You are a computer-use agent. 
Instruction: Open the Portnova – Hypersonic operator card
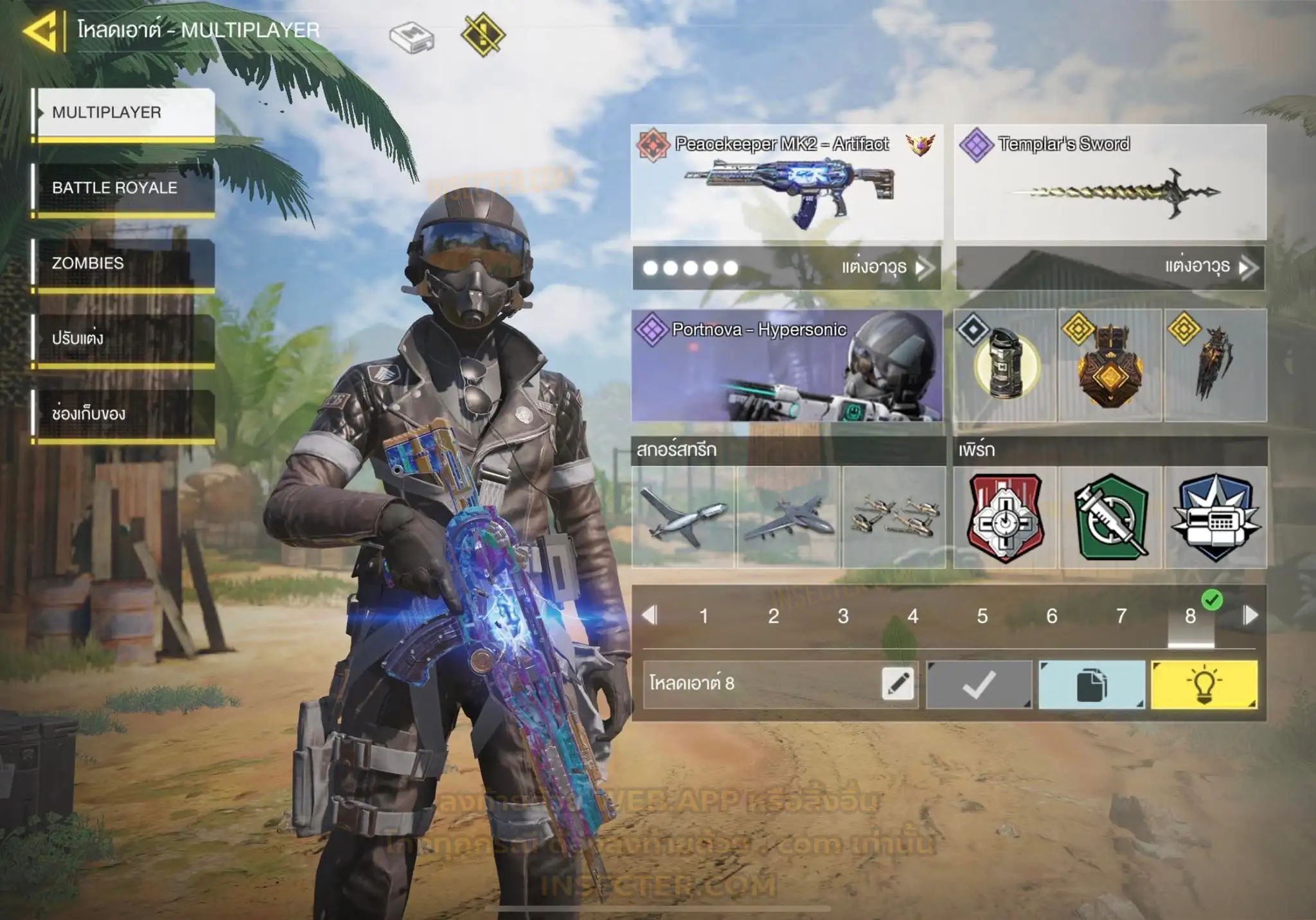[x=787, y=366]
